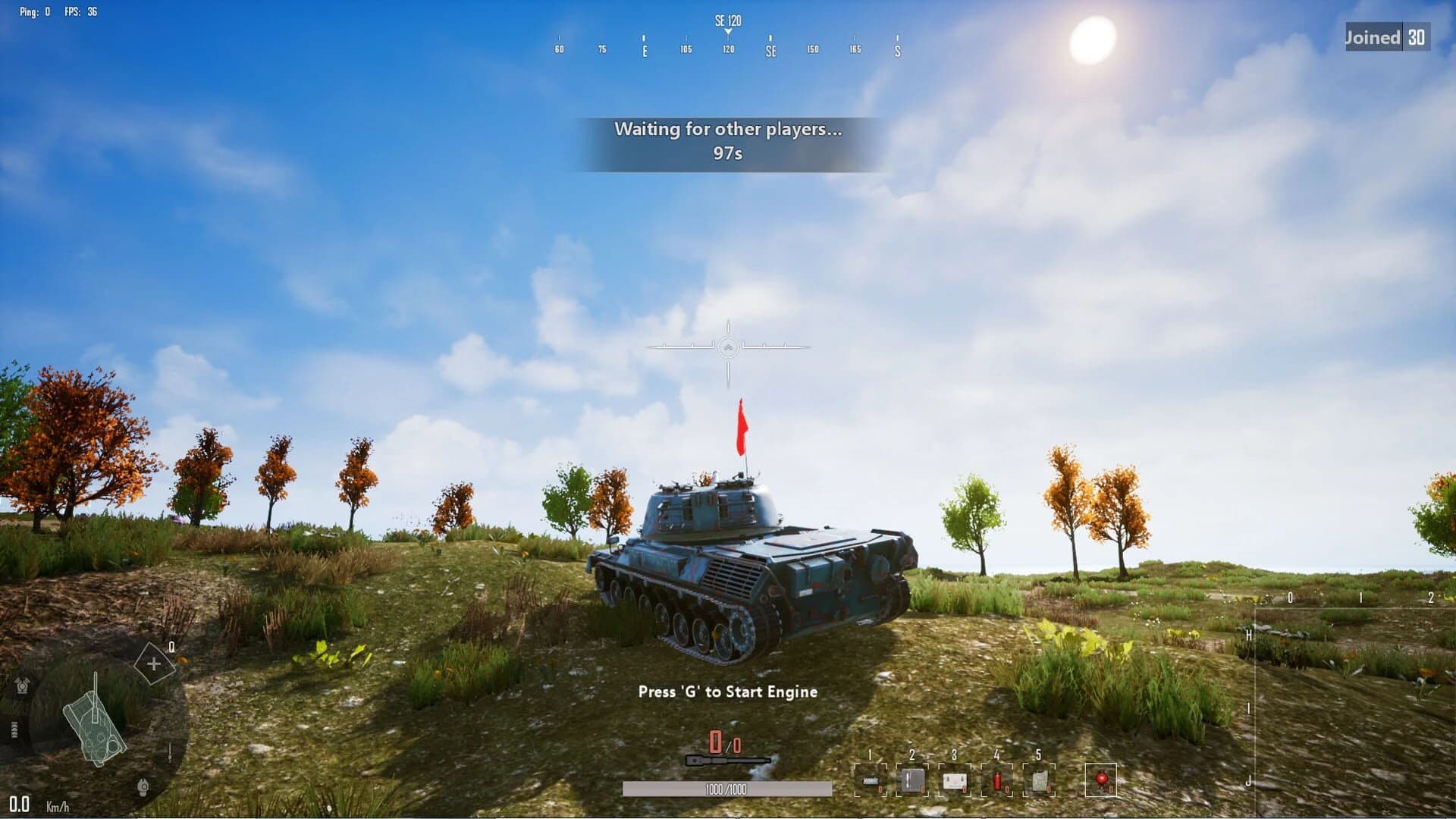This screenshot has height=819, width=1456.
Task: Click the engine status icon on the minimap
Action: tap(22, 684)
